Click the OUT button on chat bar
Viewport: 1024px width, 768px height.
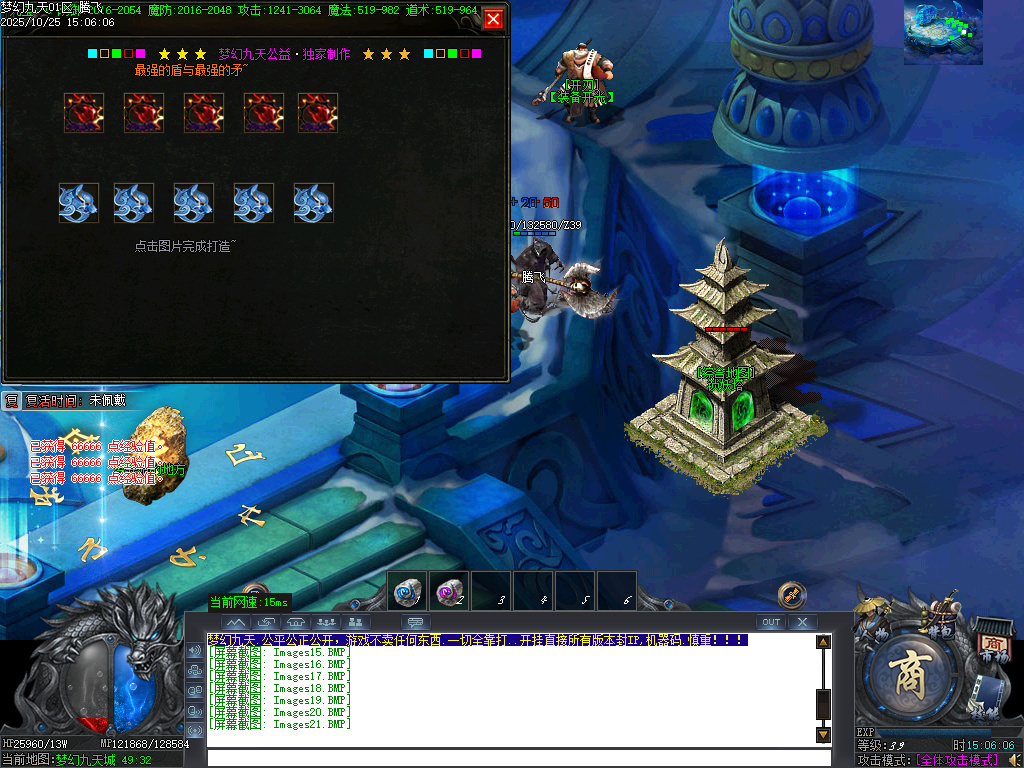pos(770,622)
